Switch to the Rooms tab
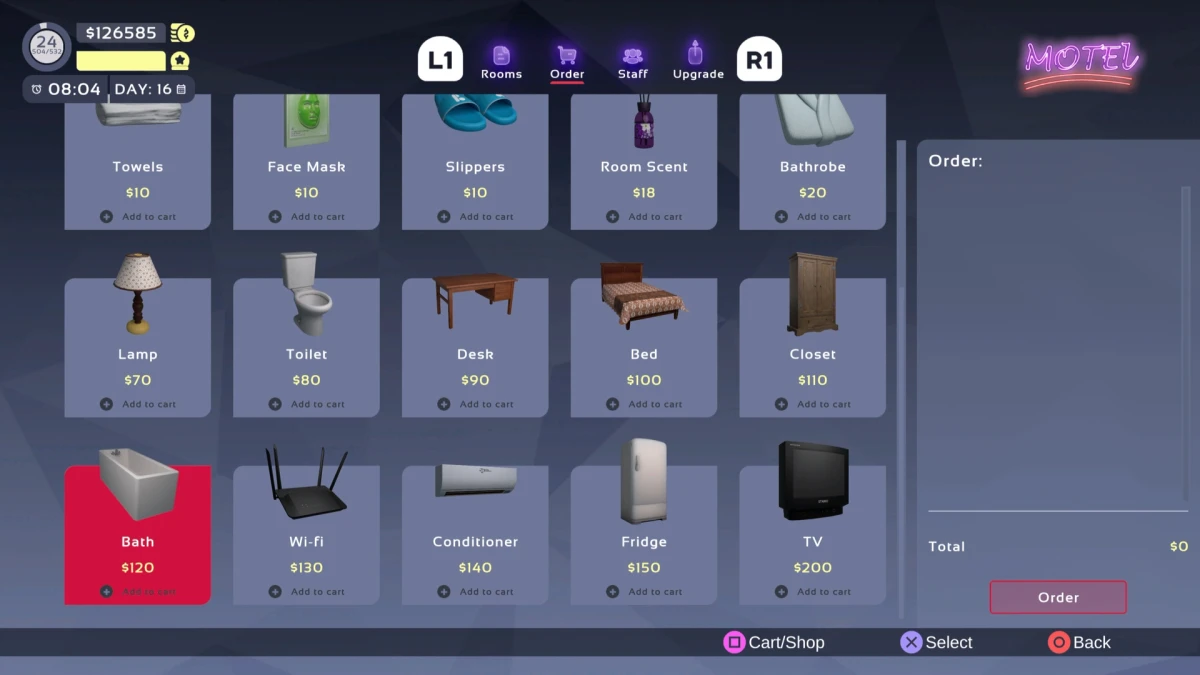Image resolution: width=1200 pixels, height=675 pixels. [501, 61]
